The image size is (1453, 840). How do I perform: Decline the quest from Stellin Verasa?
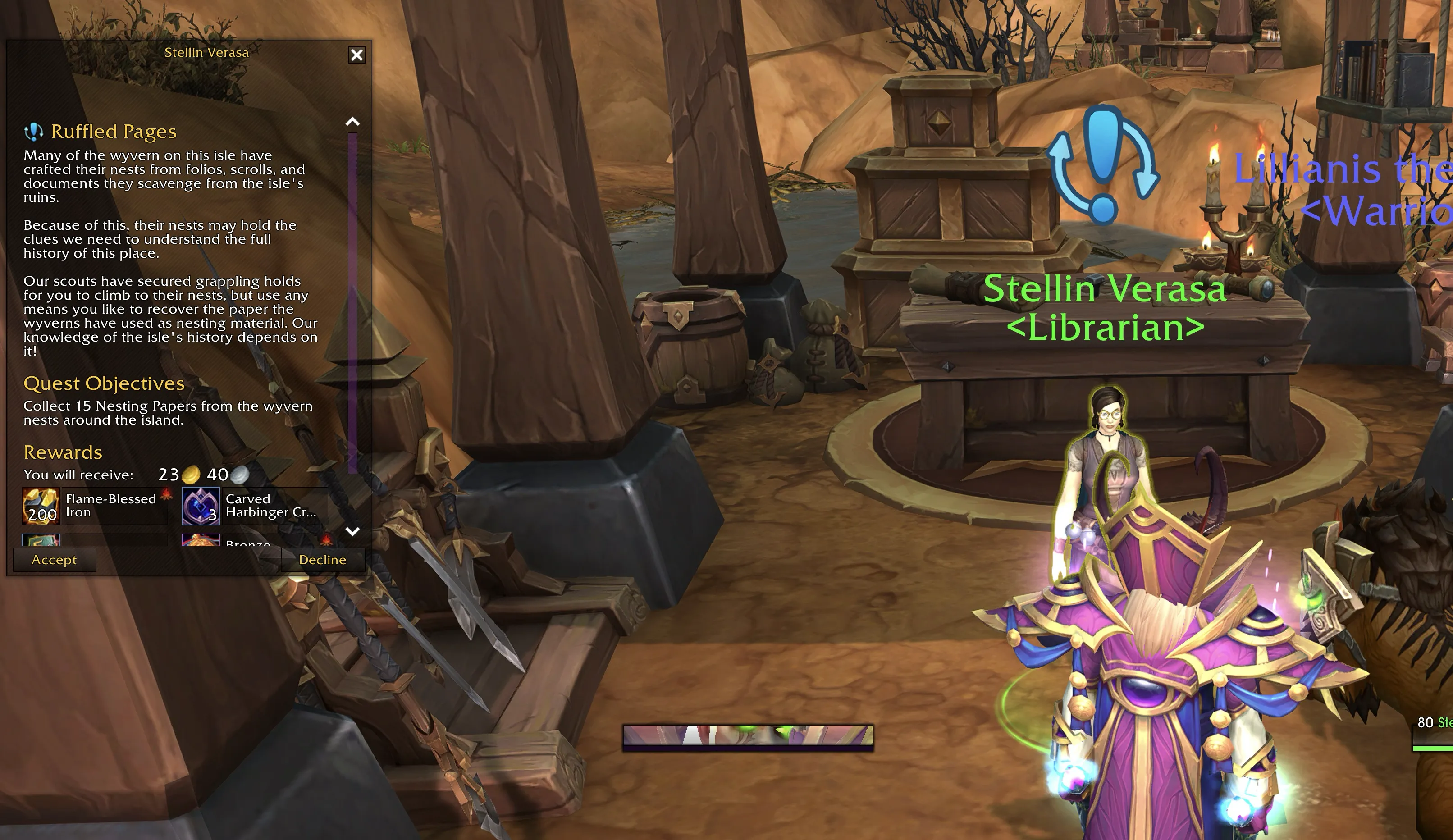[x=322, y=560]
